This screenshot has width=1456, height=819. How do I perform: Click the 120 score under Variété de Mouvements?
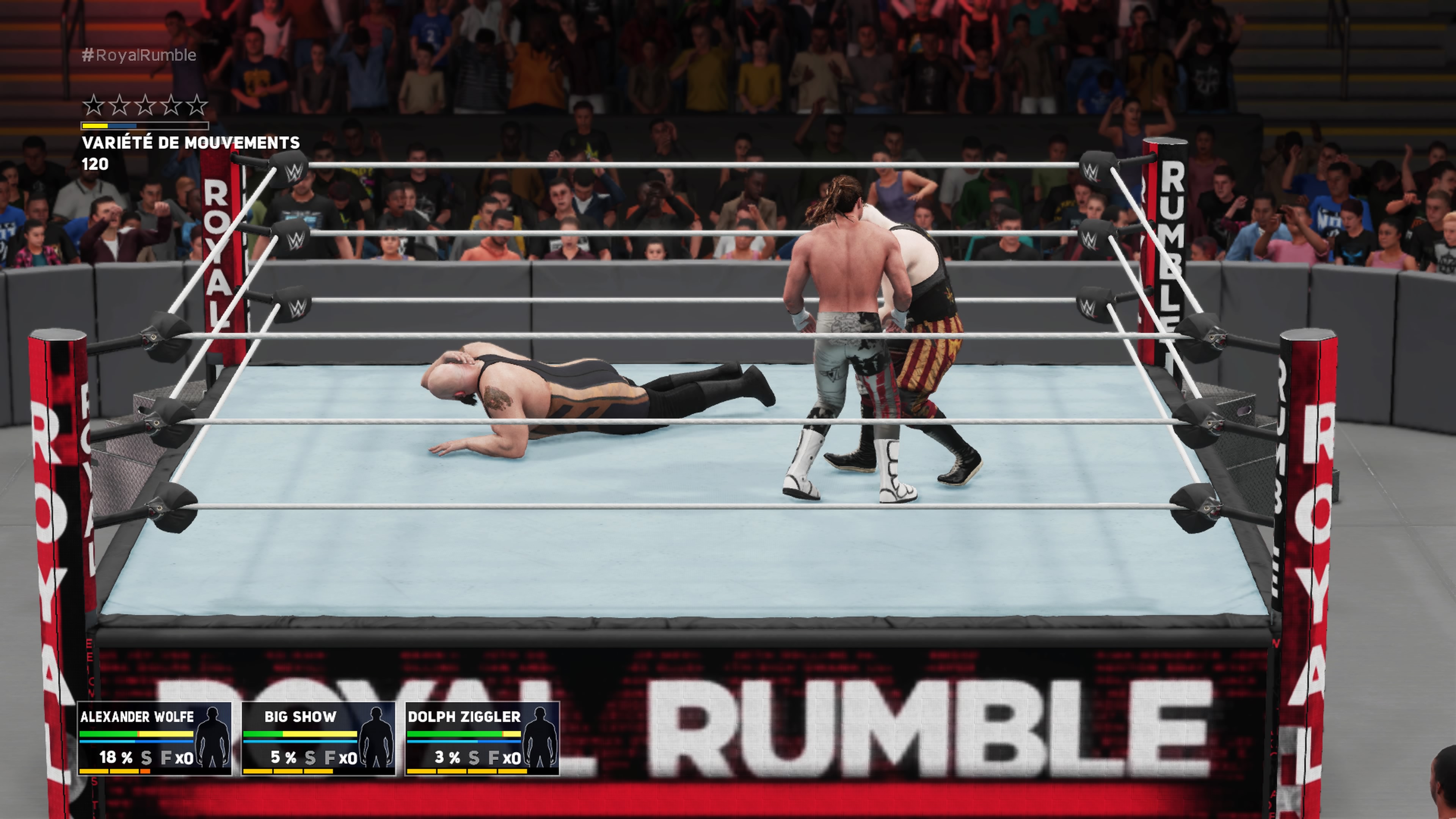pyautogui.click(x=96, y=165)
